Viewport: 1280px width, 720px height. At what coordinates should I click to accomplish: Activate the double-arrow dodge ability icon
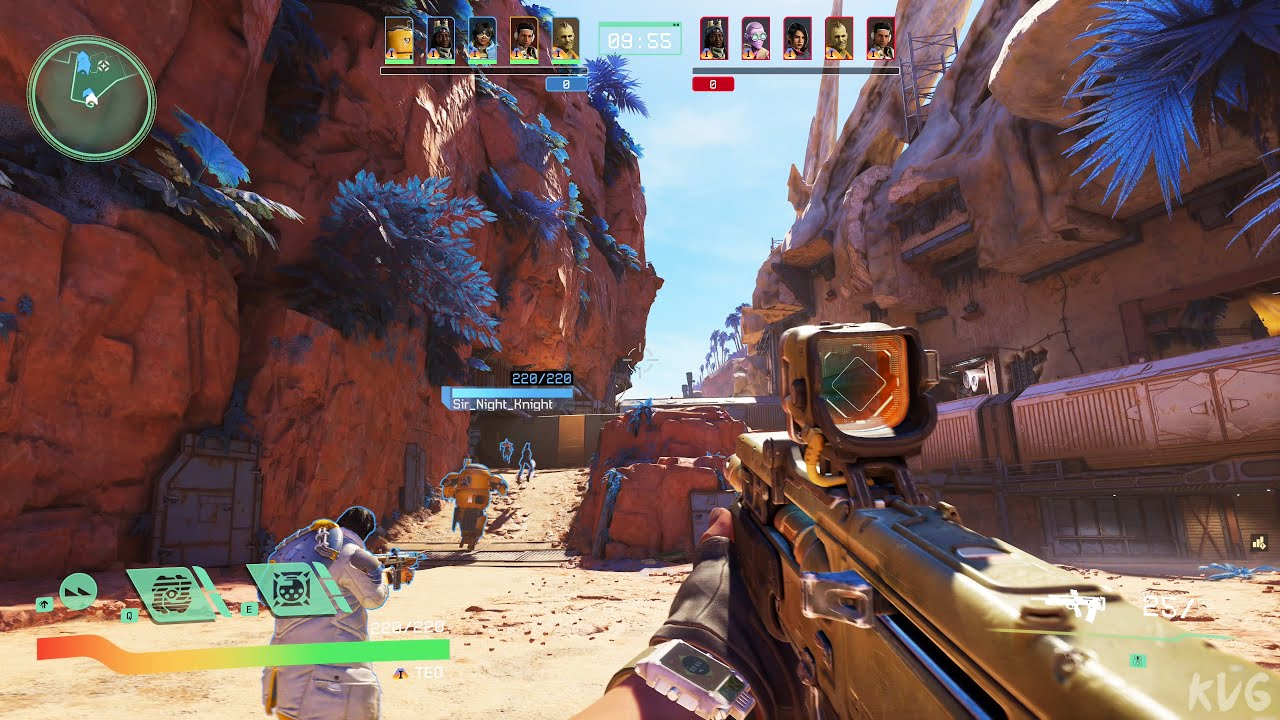point(78,591)
